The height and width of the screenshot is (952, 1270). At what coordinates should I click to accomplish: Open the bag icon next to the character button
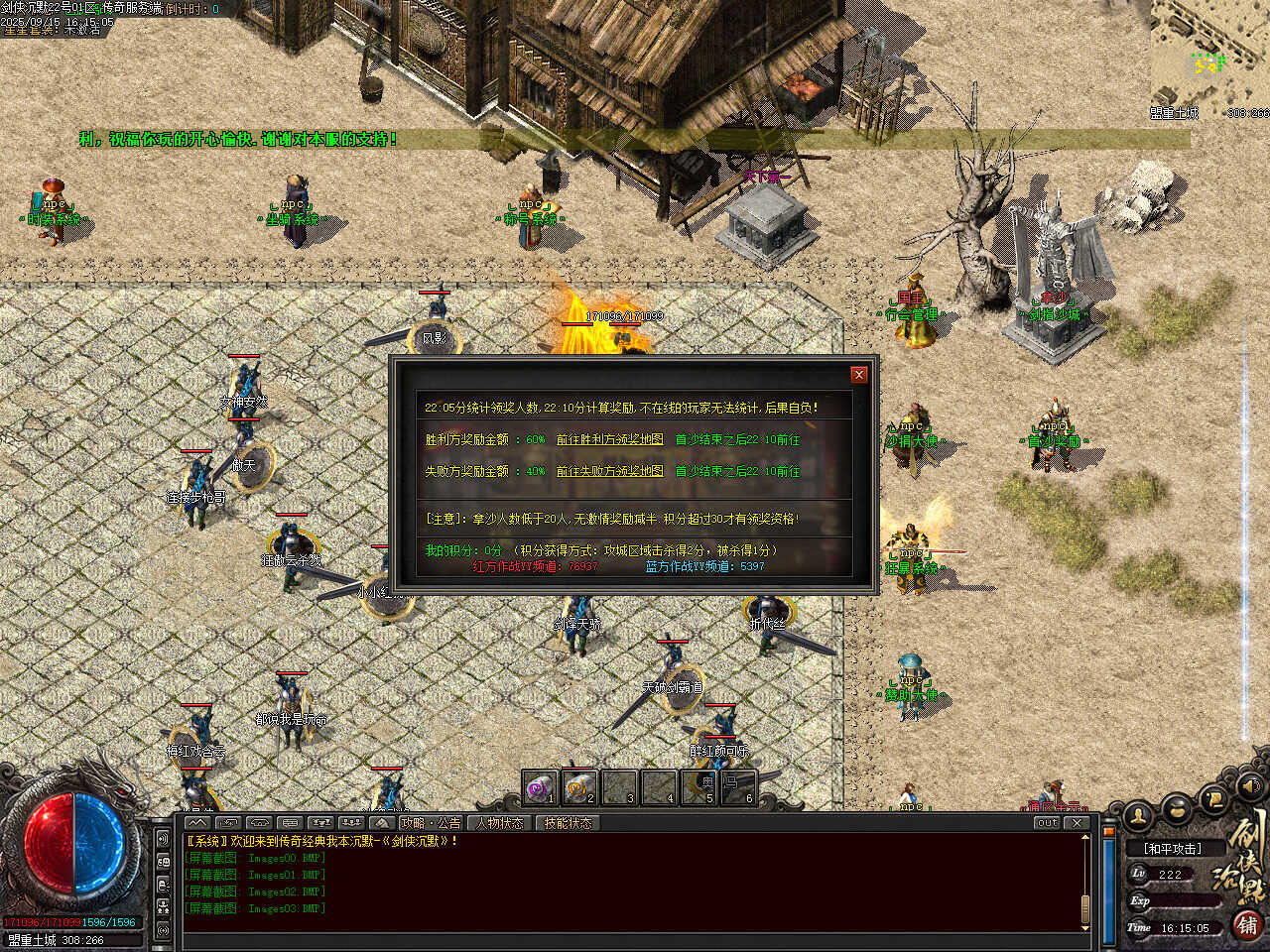click(x=1178, y=808)
